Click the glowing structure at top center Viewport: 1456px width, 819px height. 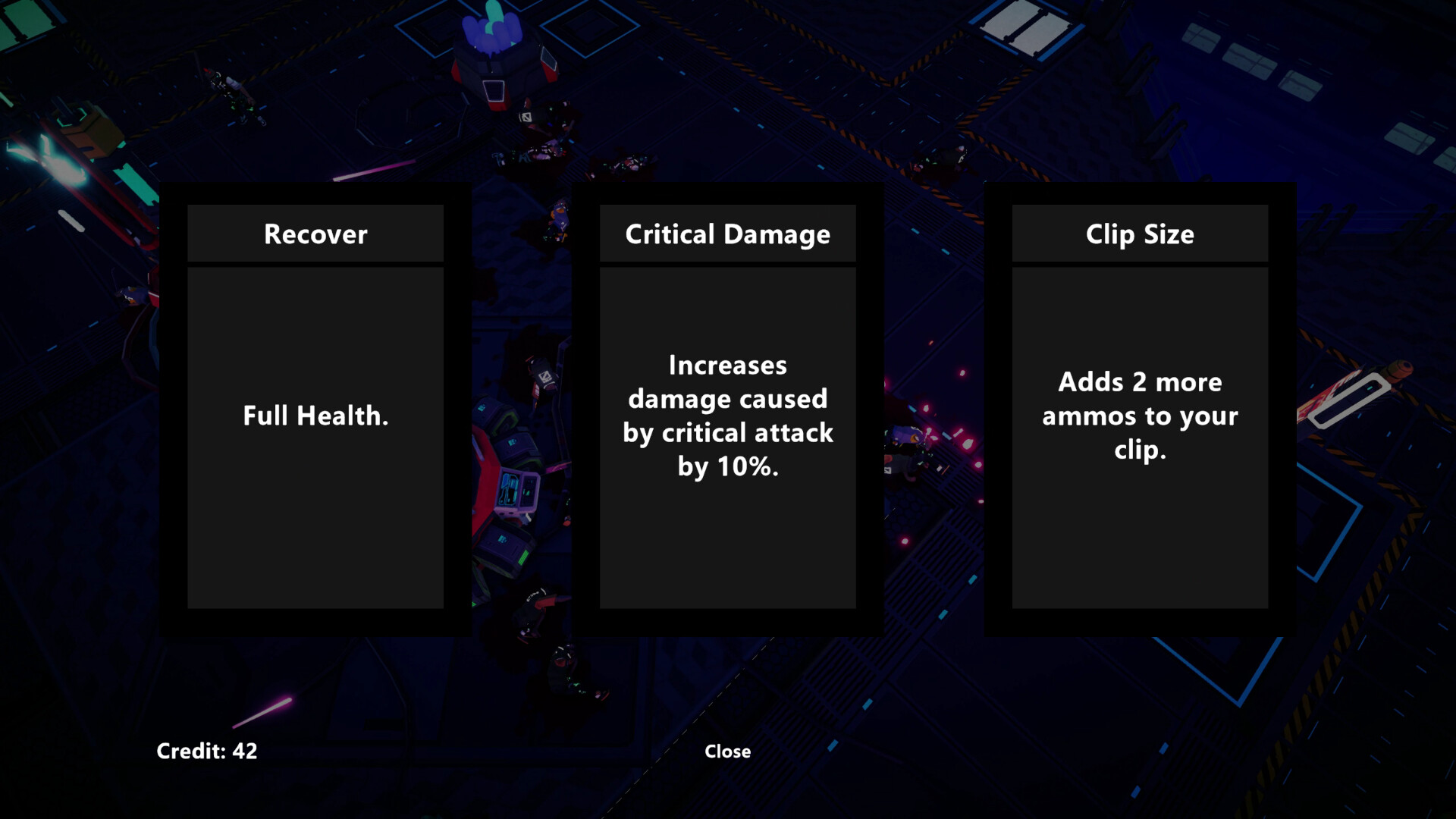point(493,45)
